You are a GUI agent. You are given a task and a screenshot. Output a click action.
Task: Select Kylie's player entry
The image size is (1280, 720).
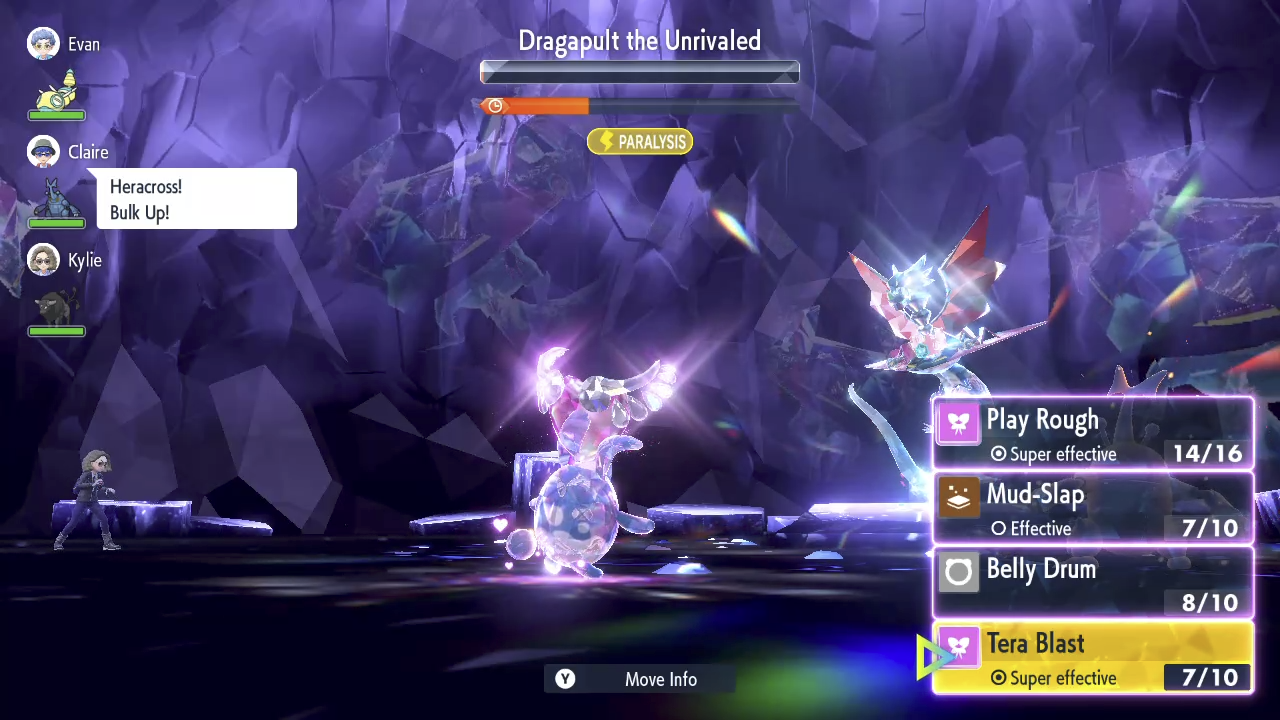pos(65,260)
